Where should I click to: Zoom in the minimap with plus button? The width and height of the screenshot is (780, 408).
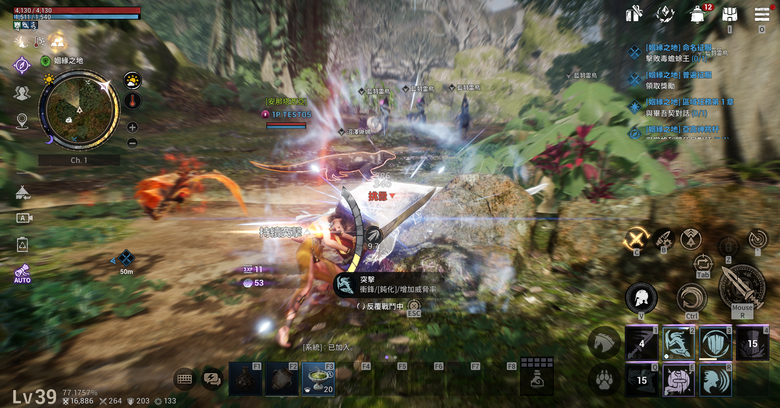(x=132, y=127)
